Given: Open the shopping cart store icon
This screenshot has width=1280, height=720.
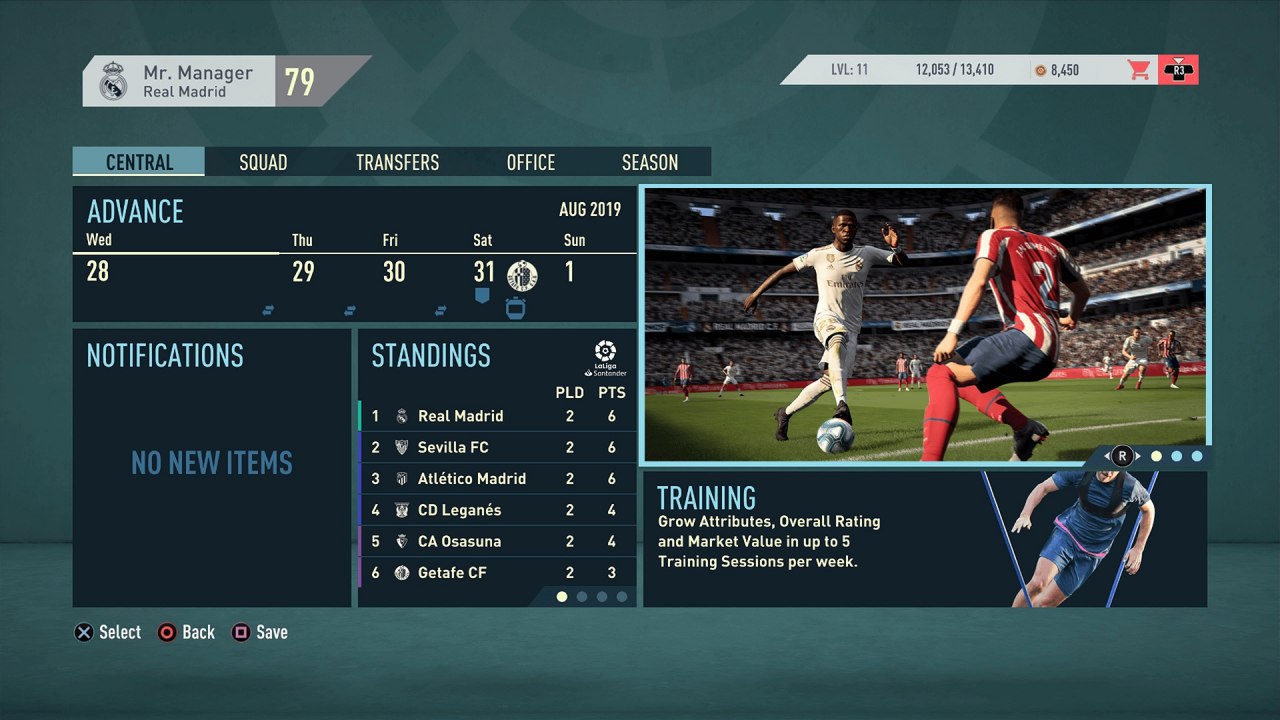Looking at the screenshot, I should pyautogui.click(x=1138, y=70).
